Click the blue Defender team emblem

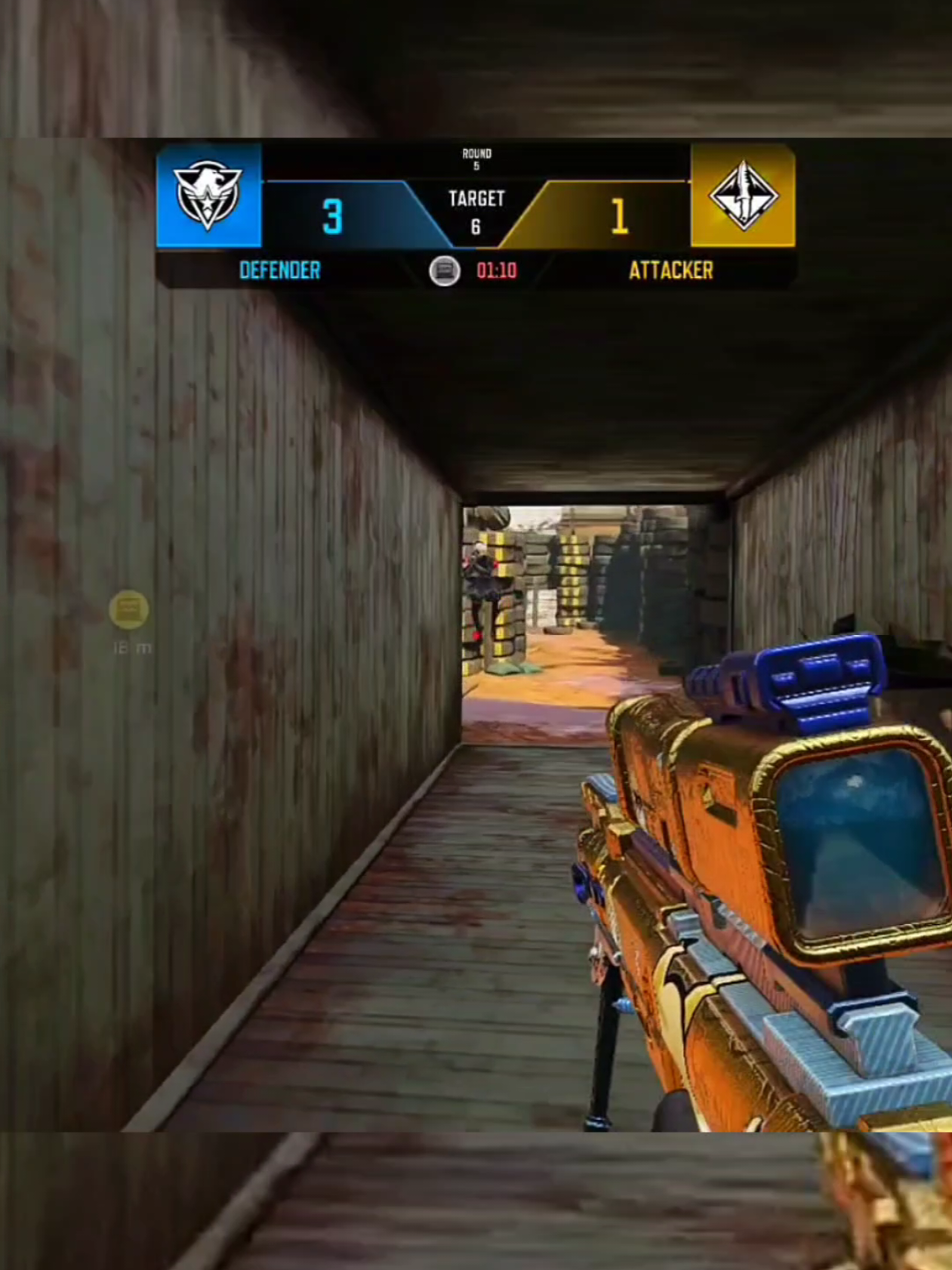[x=208, y=196]
